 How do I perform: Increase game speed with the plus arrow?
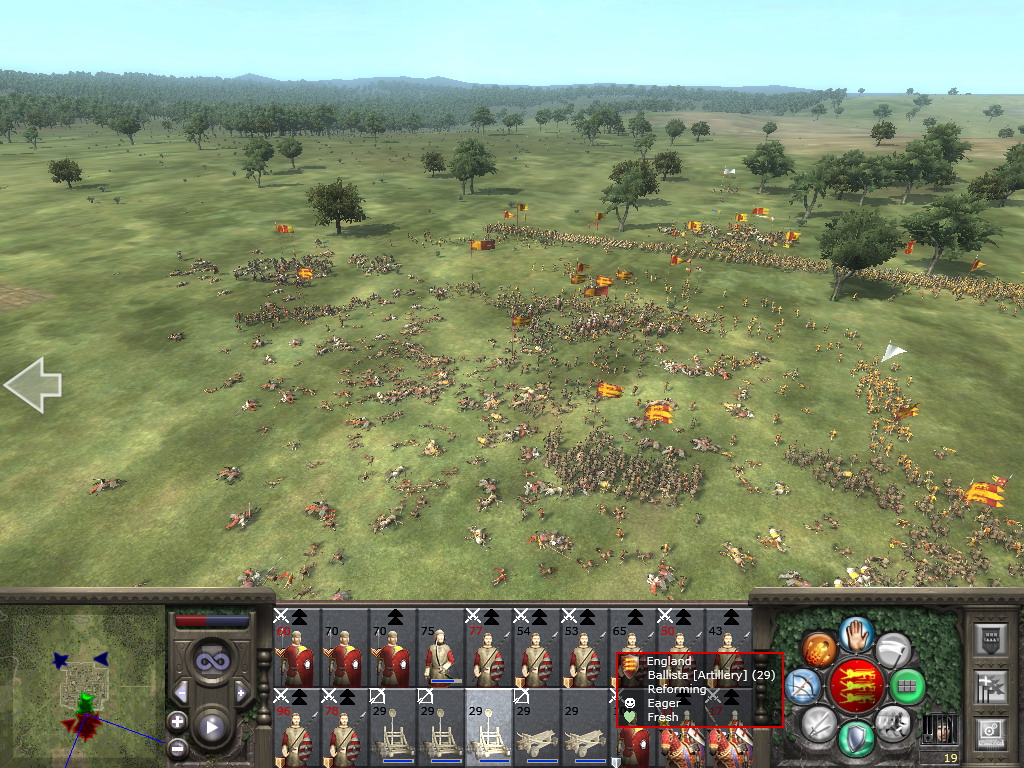click(x=241, y=692)
